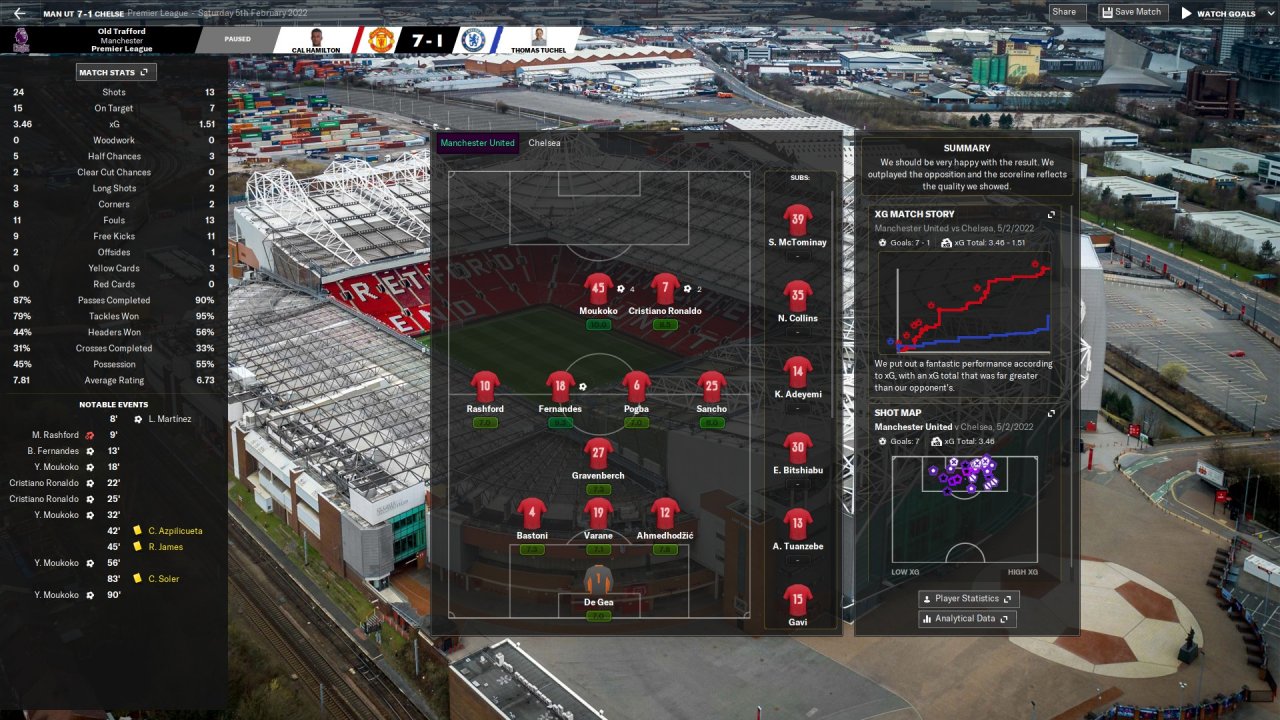Choose goalkeeper De Gea
The width and height of the screenshot is (1280, 720).
(x=598, y=582)
